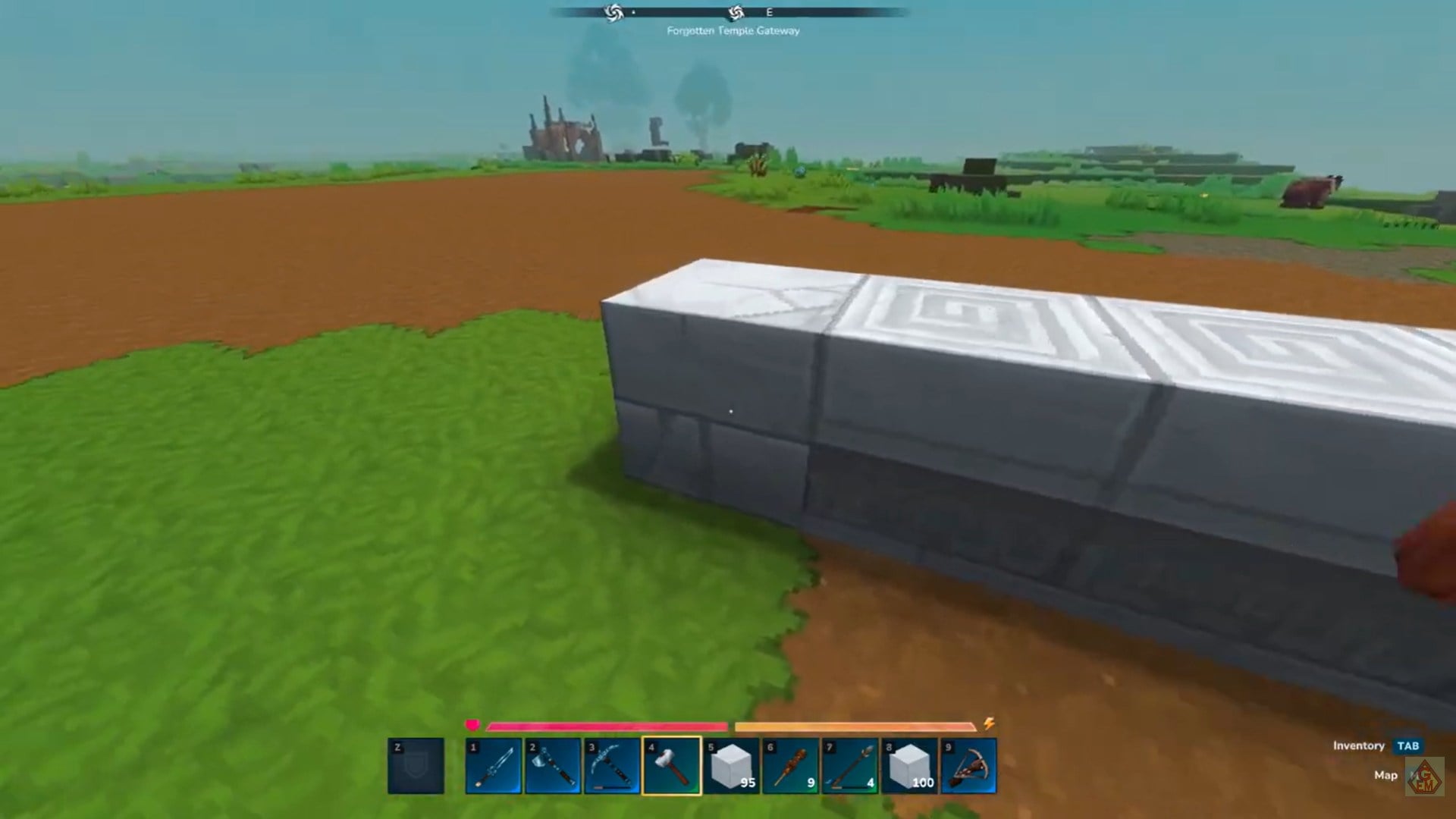Viewport: 1456px width, 819px height.
Task: Equip the crossbow in hotbar slot 9
Action: [x=969, y=766]
